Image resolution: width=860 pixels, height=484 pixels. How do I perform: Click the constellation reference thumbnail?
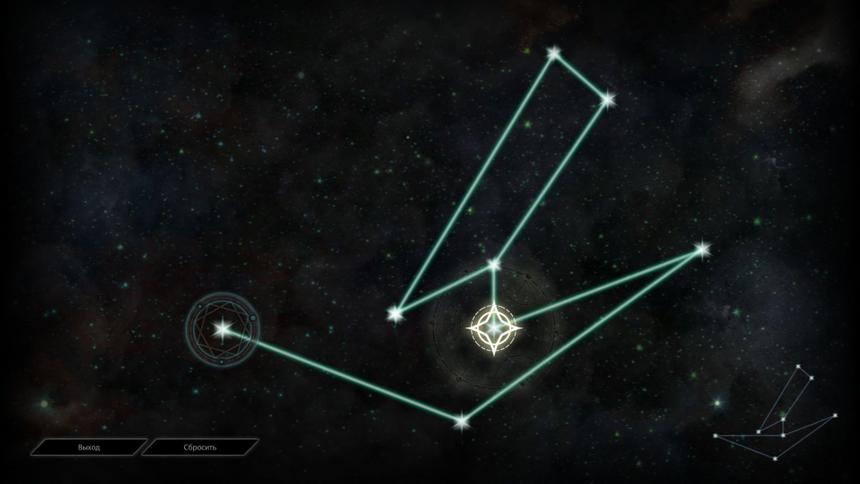[x=776, y=408]
